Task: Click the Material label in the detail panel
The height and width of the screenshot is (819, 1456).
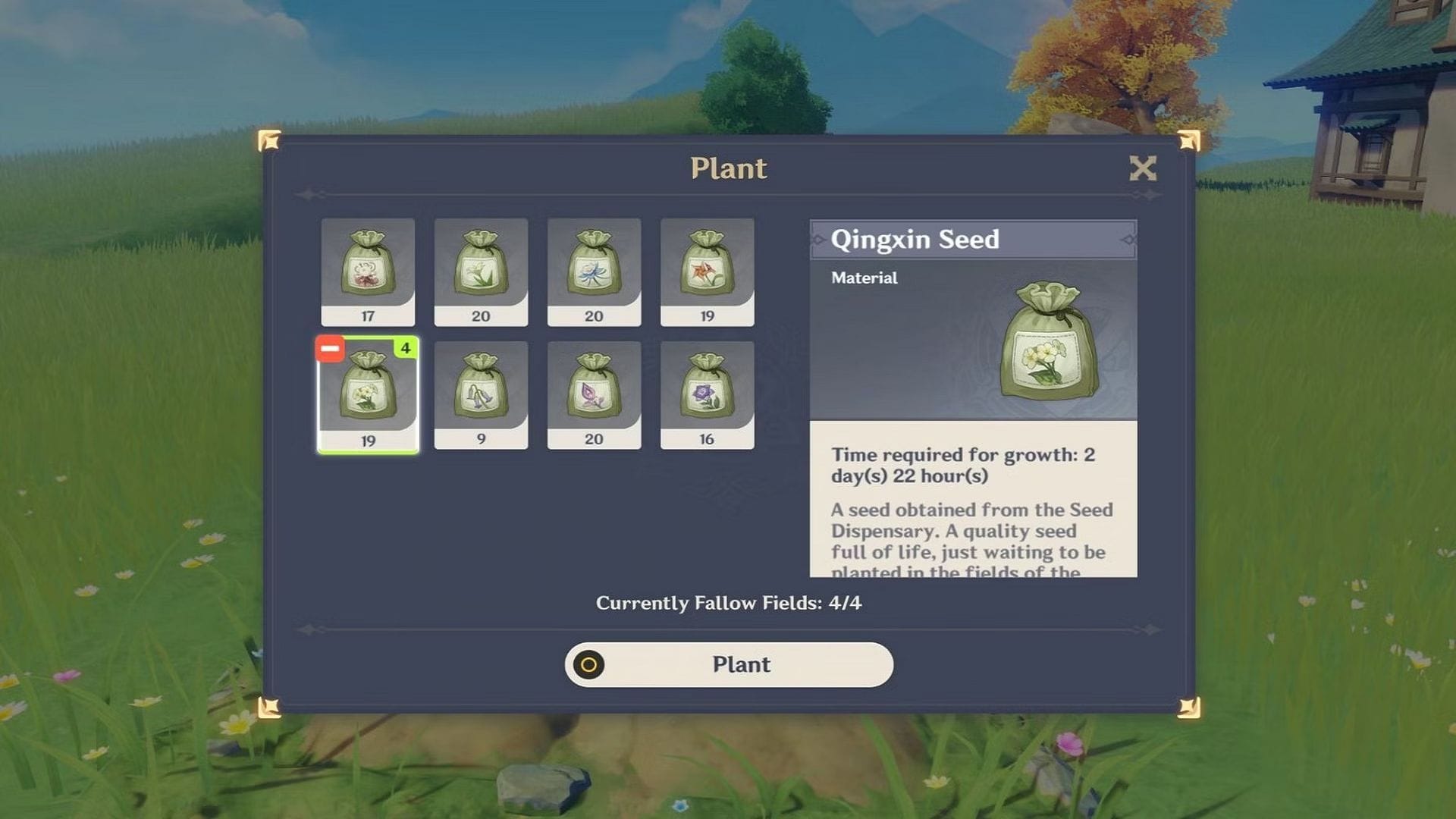Action: (x=864, y=278)
